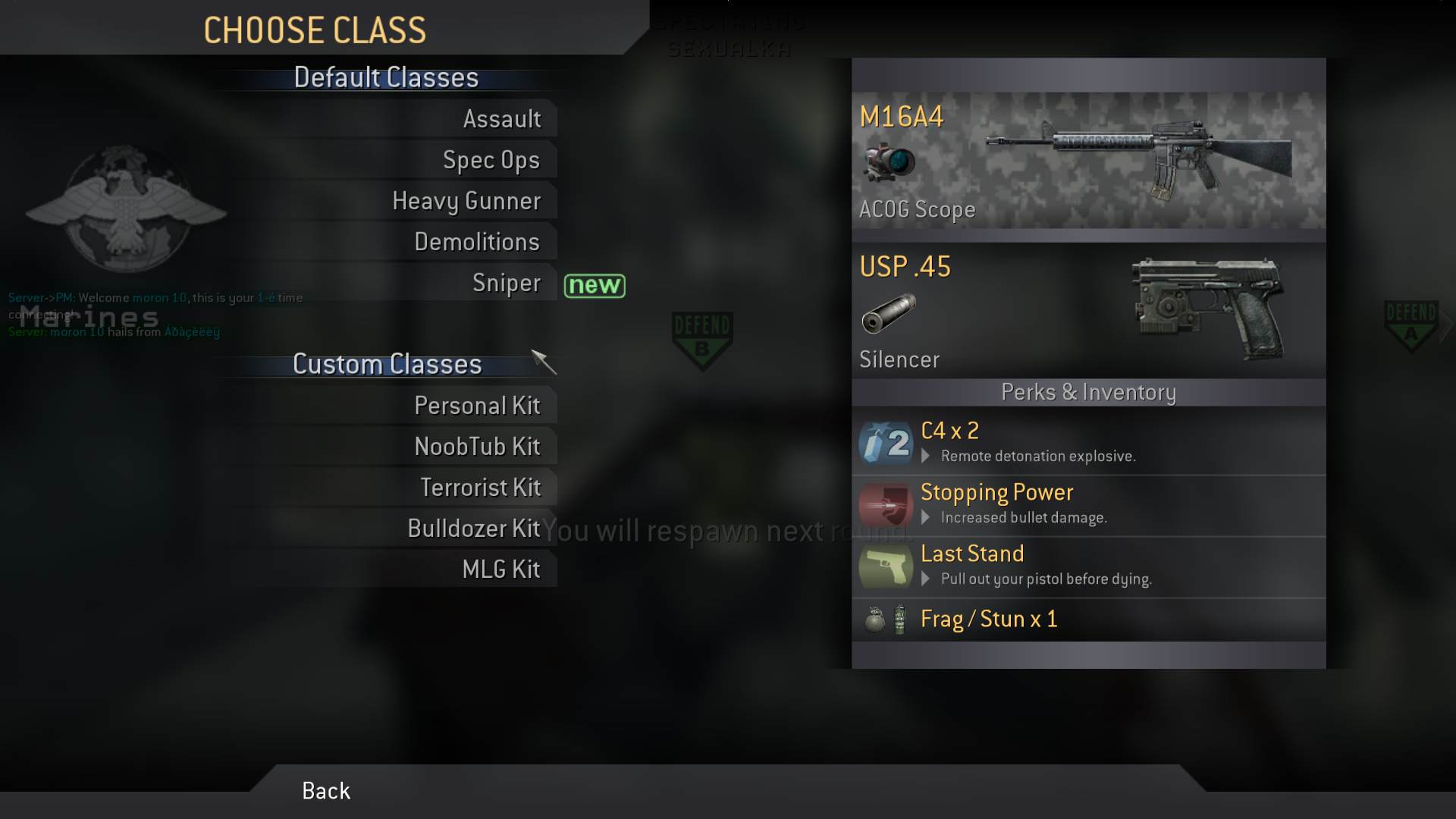Choose the NoobTub Kit class
The height and width of the screenshot is (819, 1456).
(x=477, y=447)
